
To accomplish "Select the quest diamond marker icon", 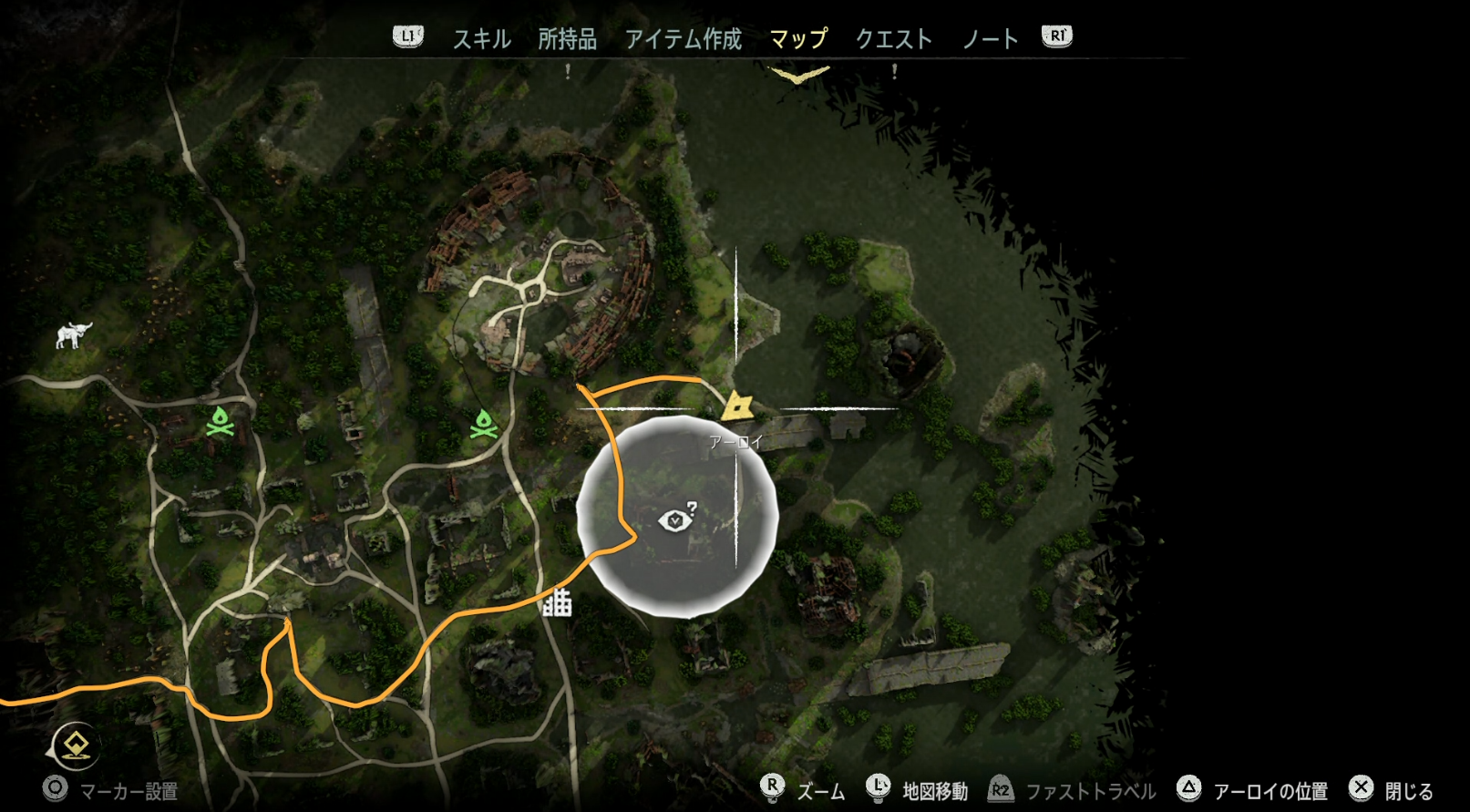I will 75,746.
